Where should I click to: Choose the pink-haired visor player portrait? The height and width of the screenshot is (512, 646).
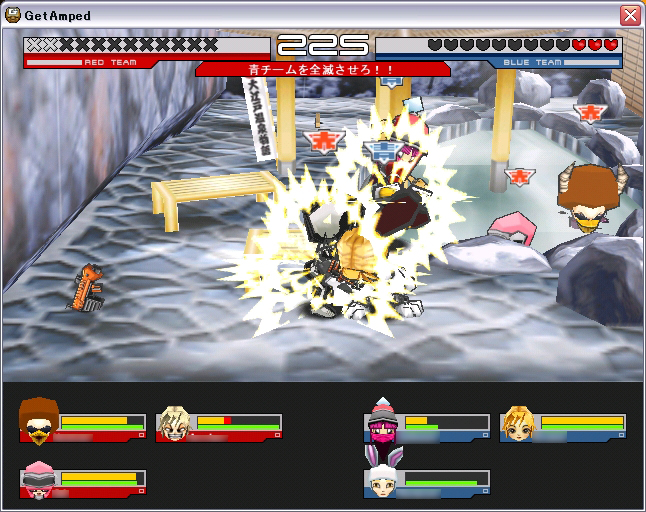39,479
